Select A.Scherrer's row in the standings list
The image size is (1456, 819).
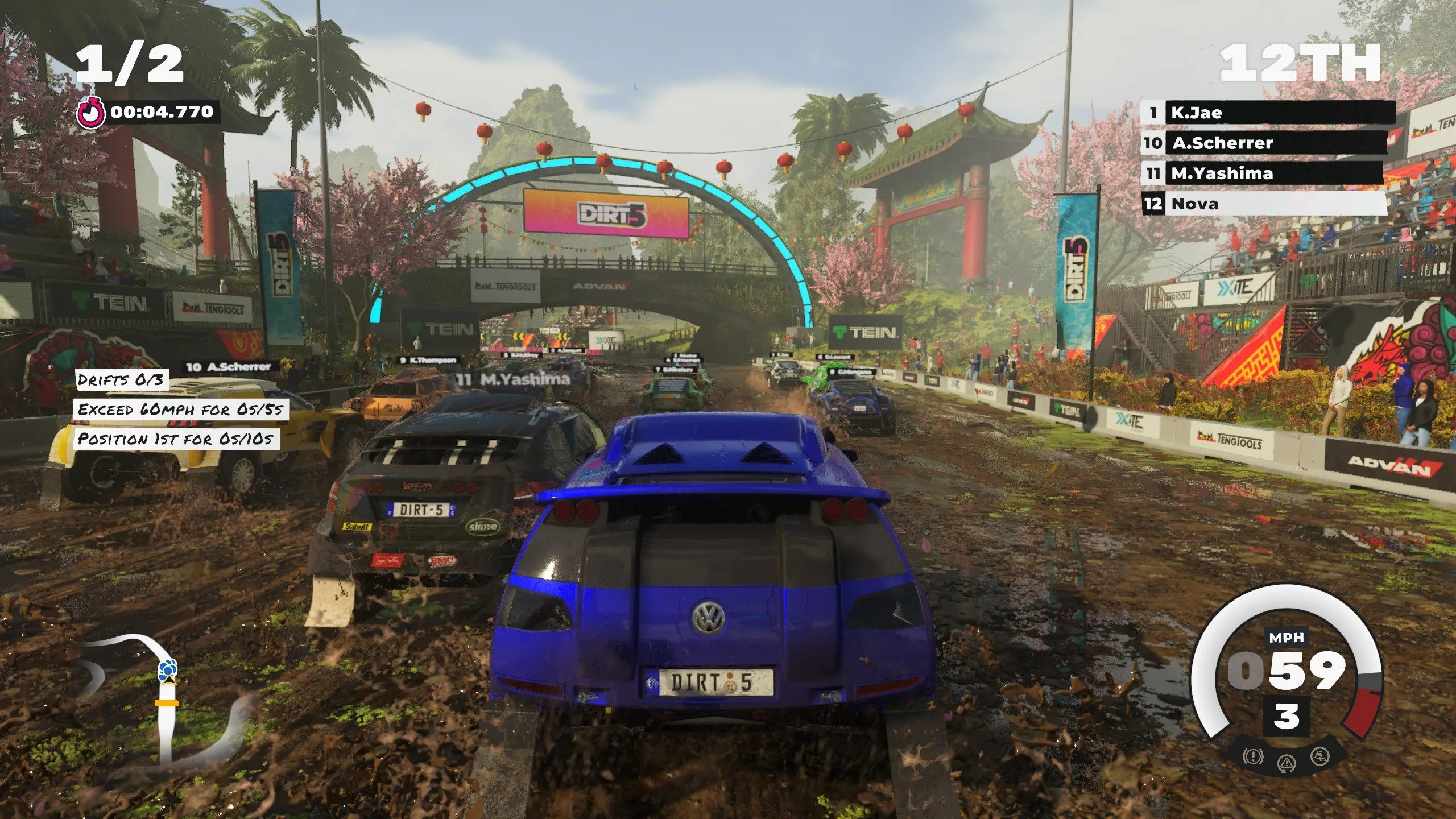point(1264,143)
